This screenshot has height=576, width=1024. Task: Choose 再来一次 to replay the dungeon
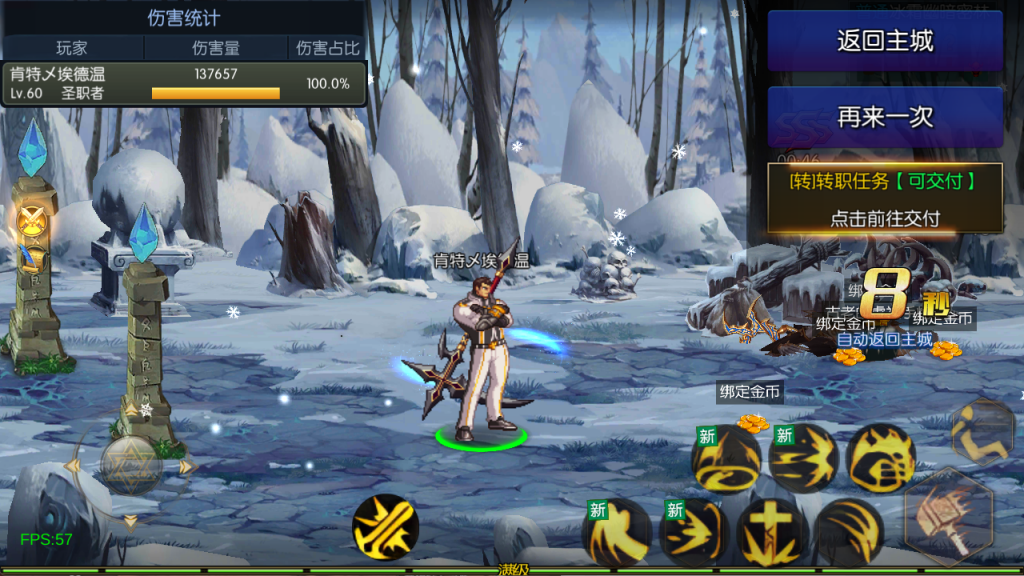885,117
